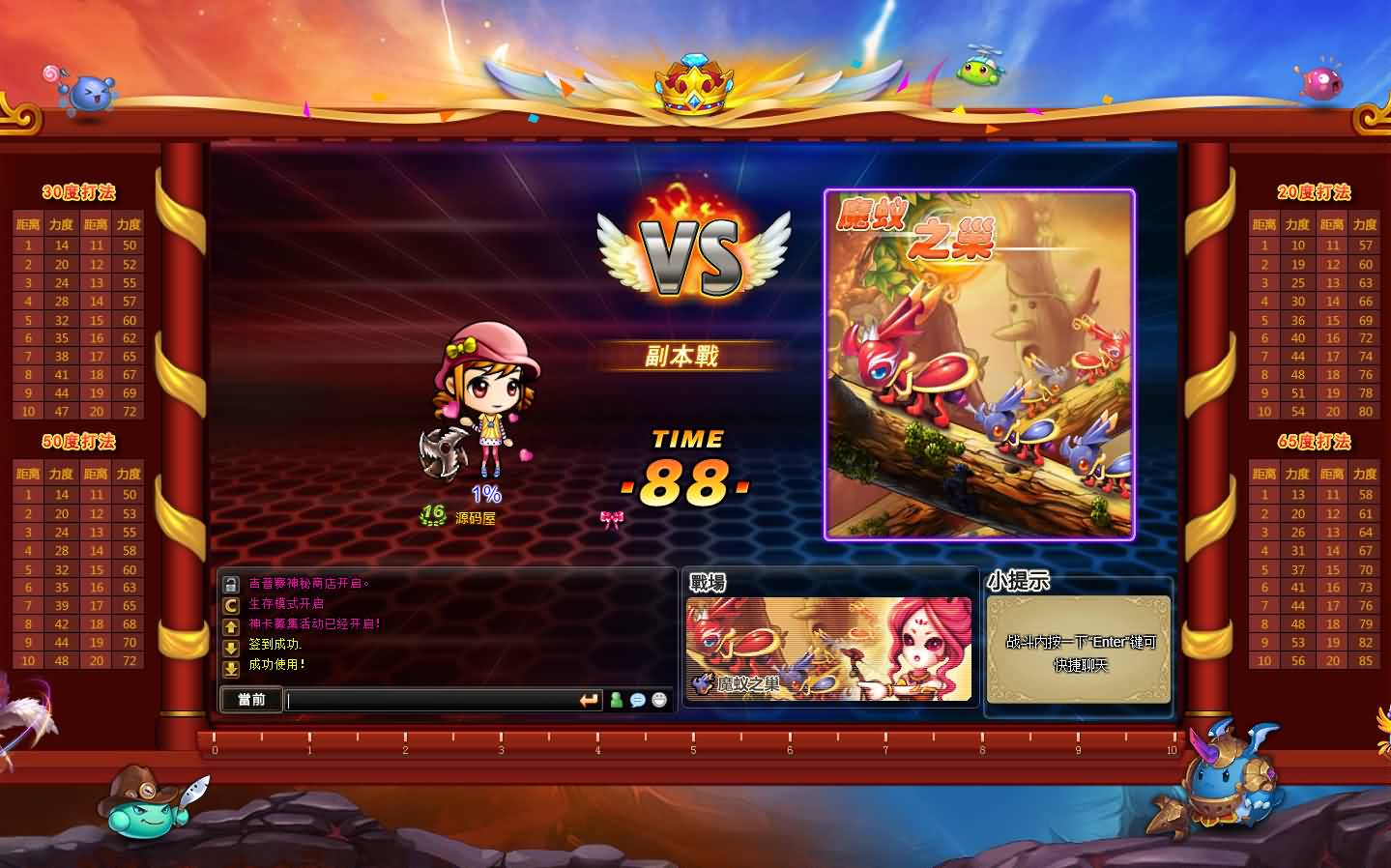The image size is (1391, 868).
Task: Open the 當前 chat channel selector
Action: tap(250, 700)
